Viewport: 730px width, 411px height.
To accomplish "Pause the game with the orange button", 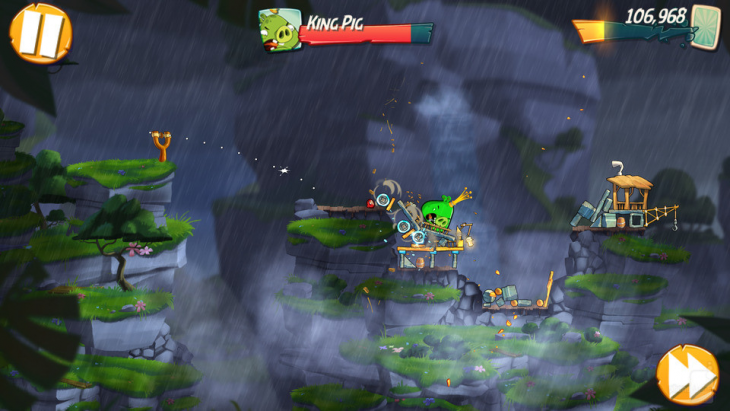I will pyautogui.click(x=40, y=32).
